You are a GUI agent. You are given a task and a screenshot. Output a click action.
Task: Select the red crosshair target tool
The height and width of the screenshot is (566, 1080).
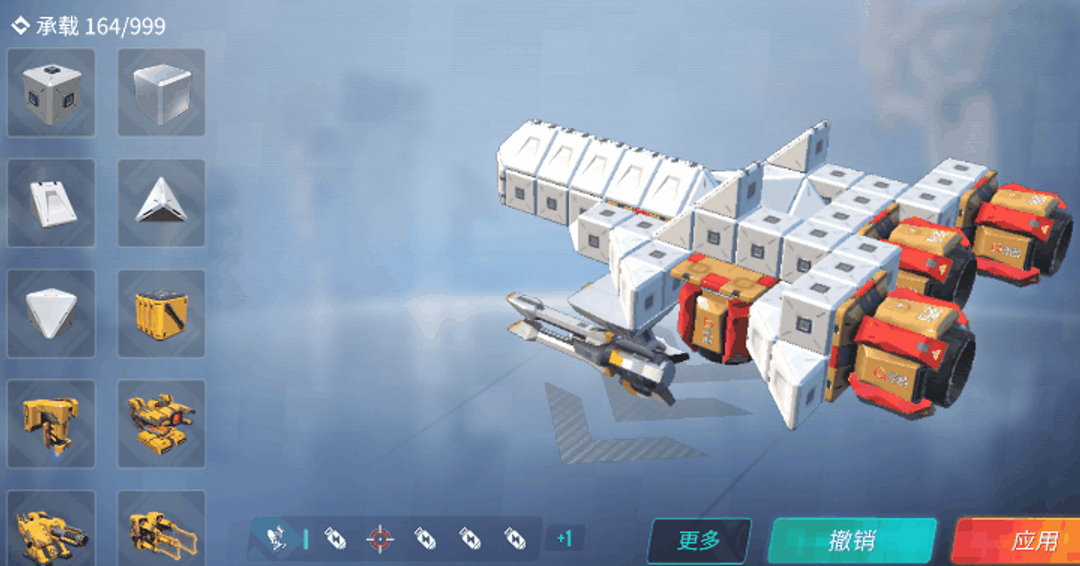click(379, 539)
